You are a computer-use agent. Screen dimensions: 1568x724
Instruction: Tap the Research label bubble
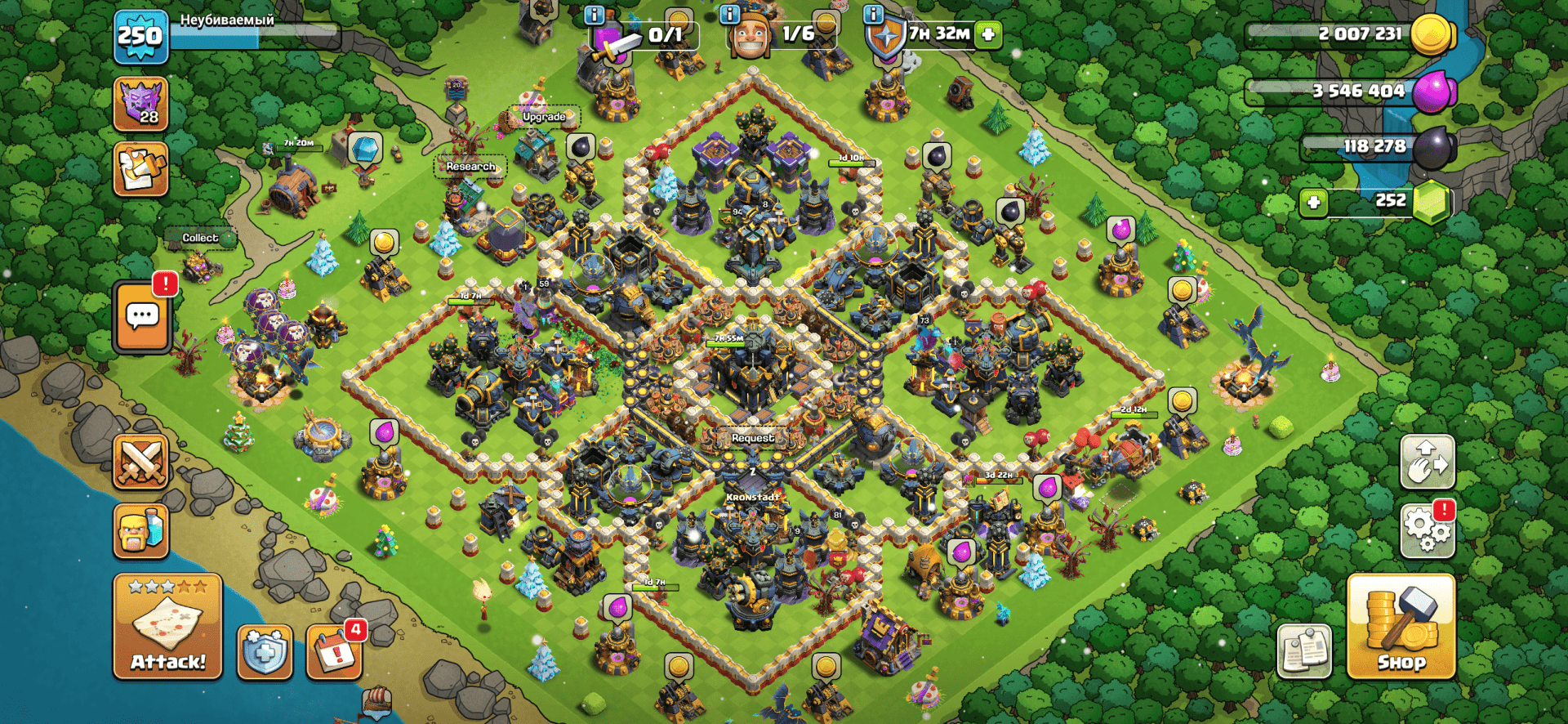470,167
